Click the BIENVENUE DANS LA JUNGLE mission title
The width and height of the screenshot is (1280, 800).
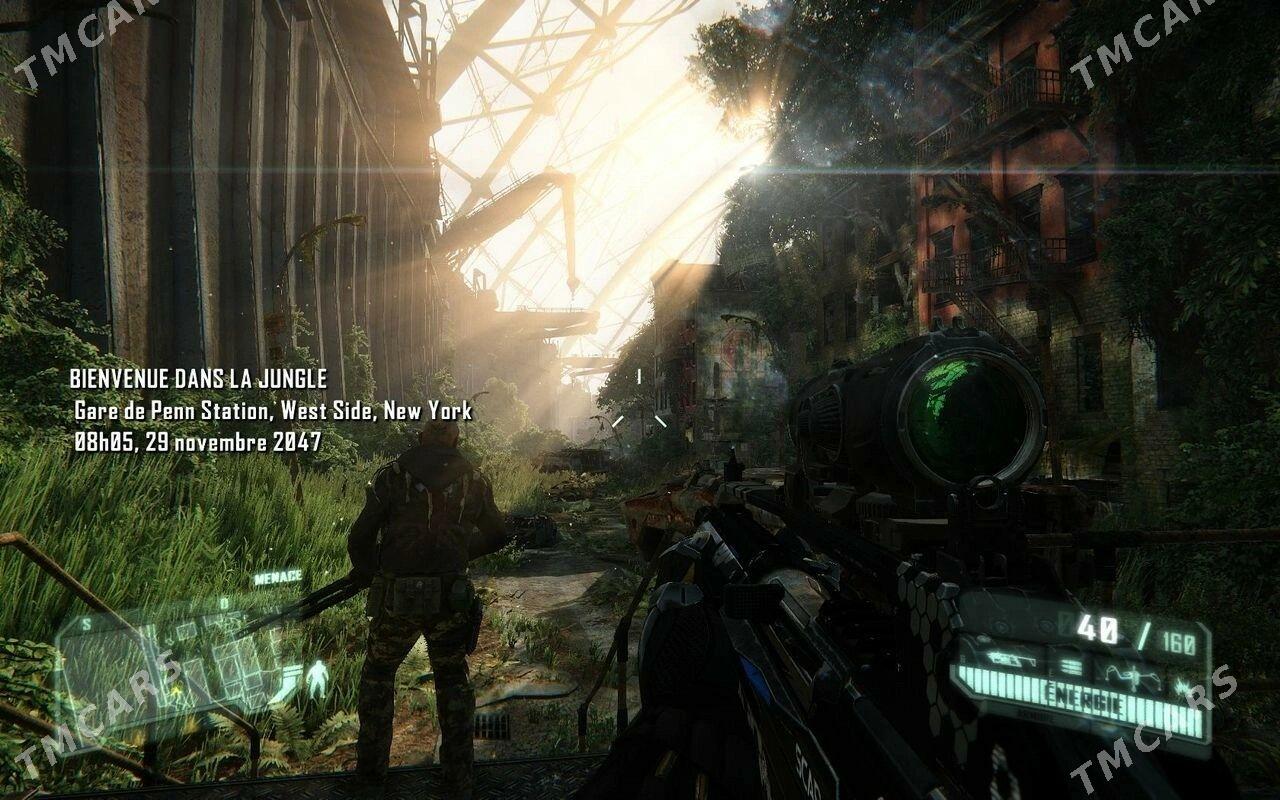[x=198, y=377]
